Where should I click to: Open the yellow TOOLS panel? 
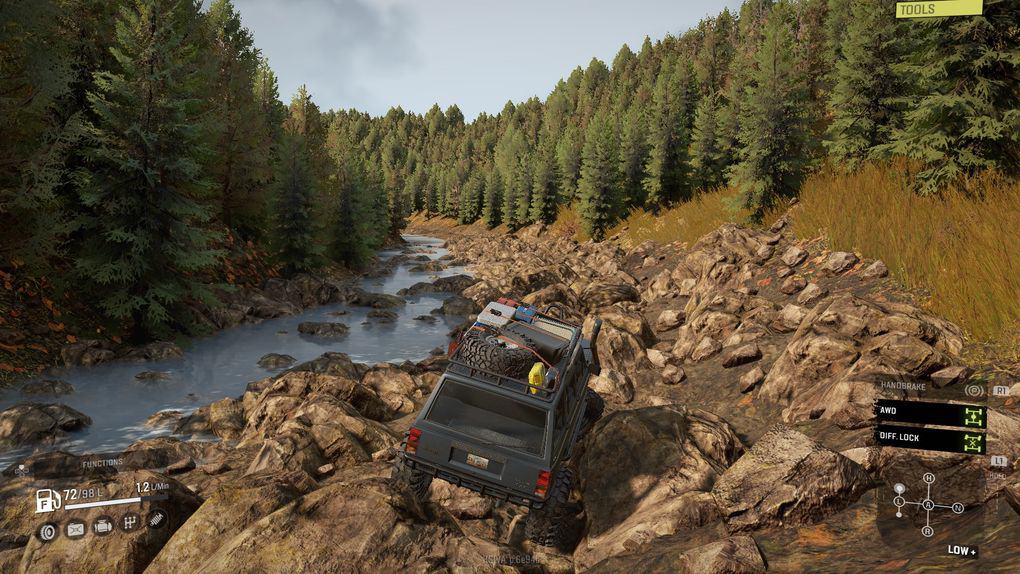(x=938, y=9)
